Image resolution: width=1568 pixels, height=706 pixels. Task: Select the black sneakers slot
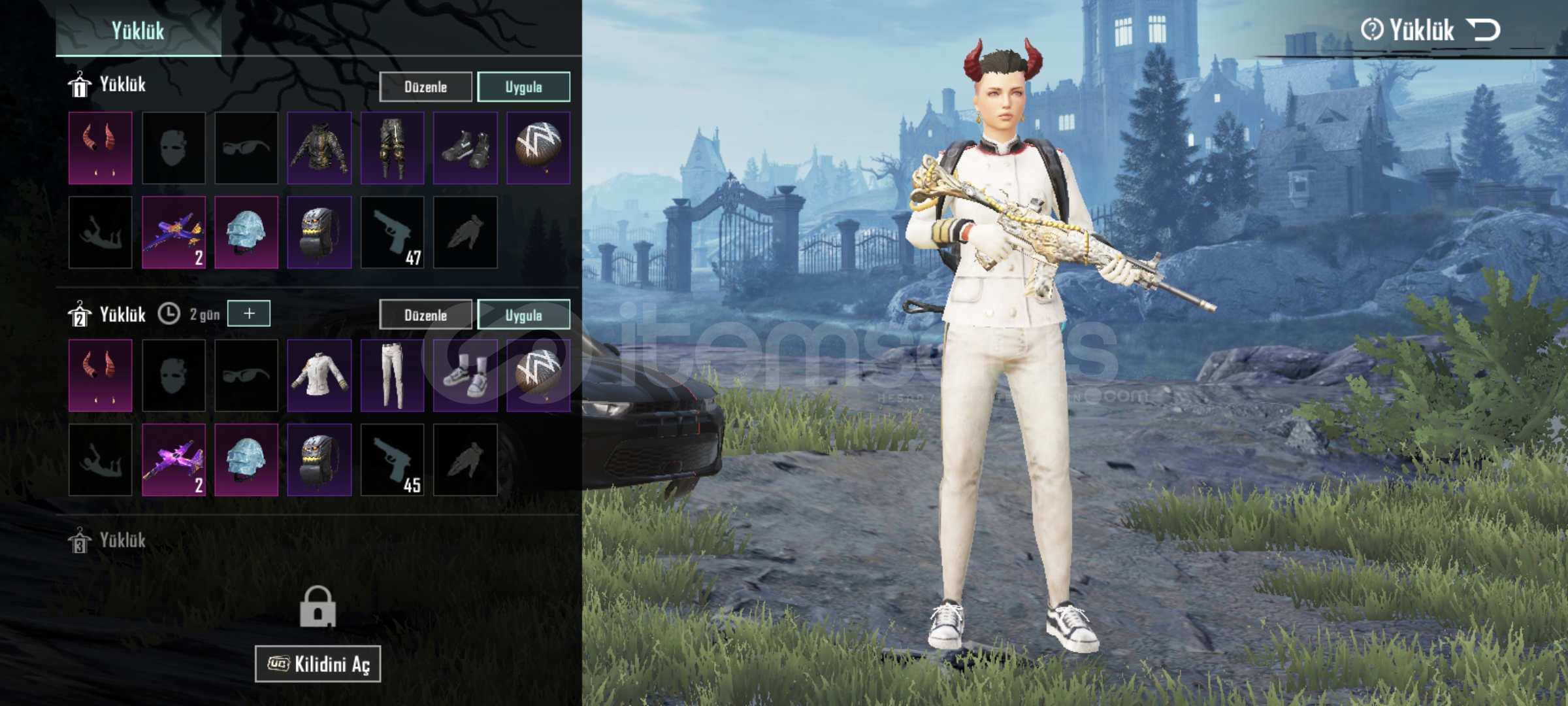coord(465,148)
